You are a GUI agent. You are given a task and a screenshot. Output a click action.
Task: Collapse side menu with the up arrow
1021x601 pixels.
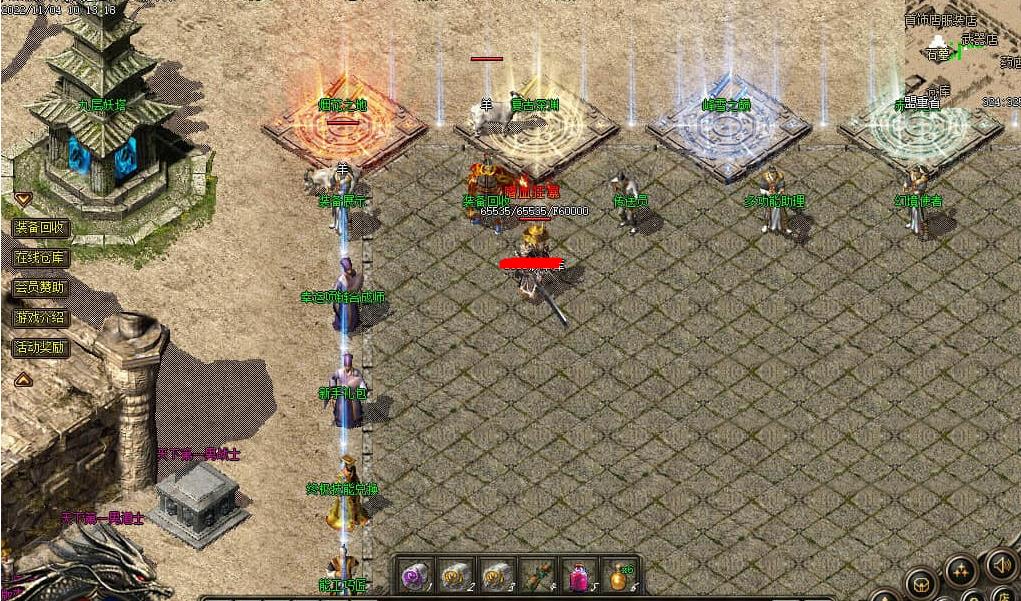22,379
